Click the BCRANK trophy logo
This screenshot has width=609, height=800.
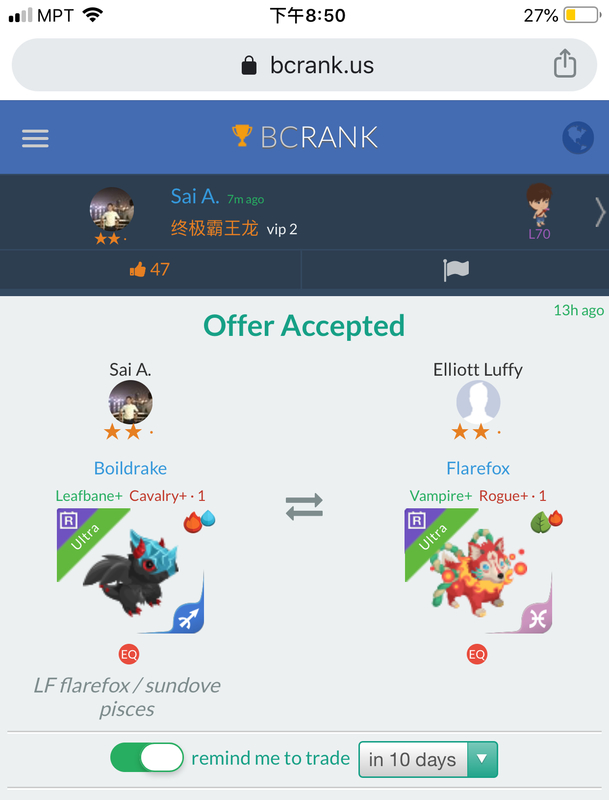(x=304, y=137)
